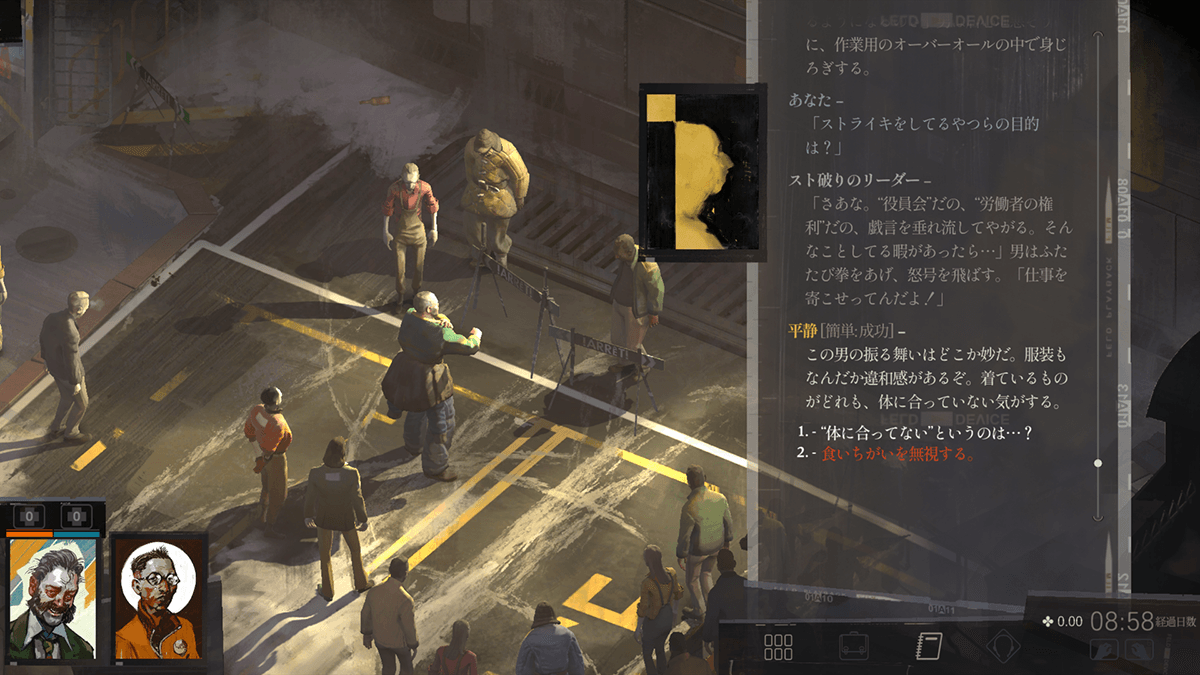Screen dimensions: 1200x675
Task: Use the left healing item counter showing 0
Action: [30, 517]
